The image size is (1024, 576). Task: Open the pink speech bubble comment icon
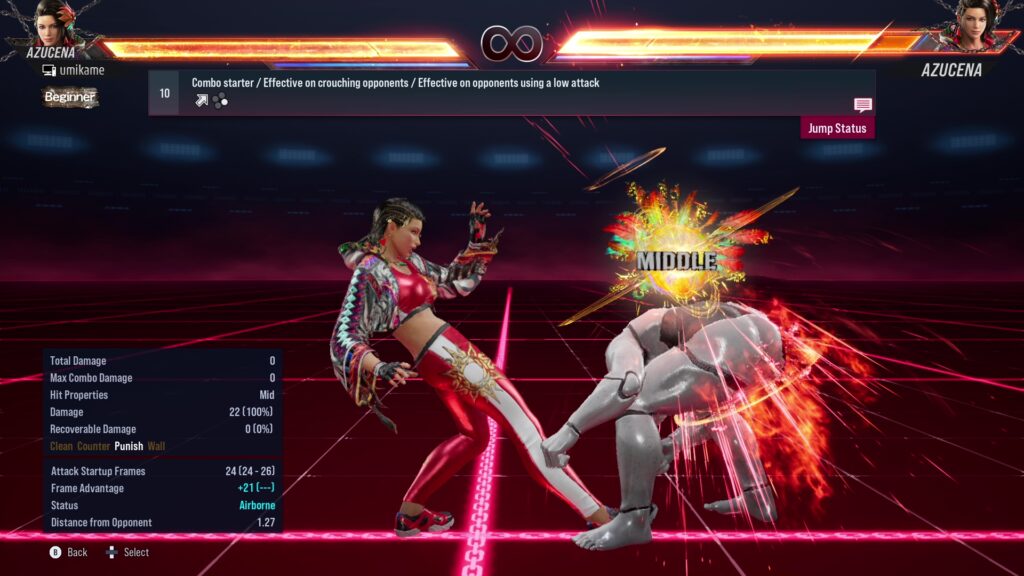863,105
